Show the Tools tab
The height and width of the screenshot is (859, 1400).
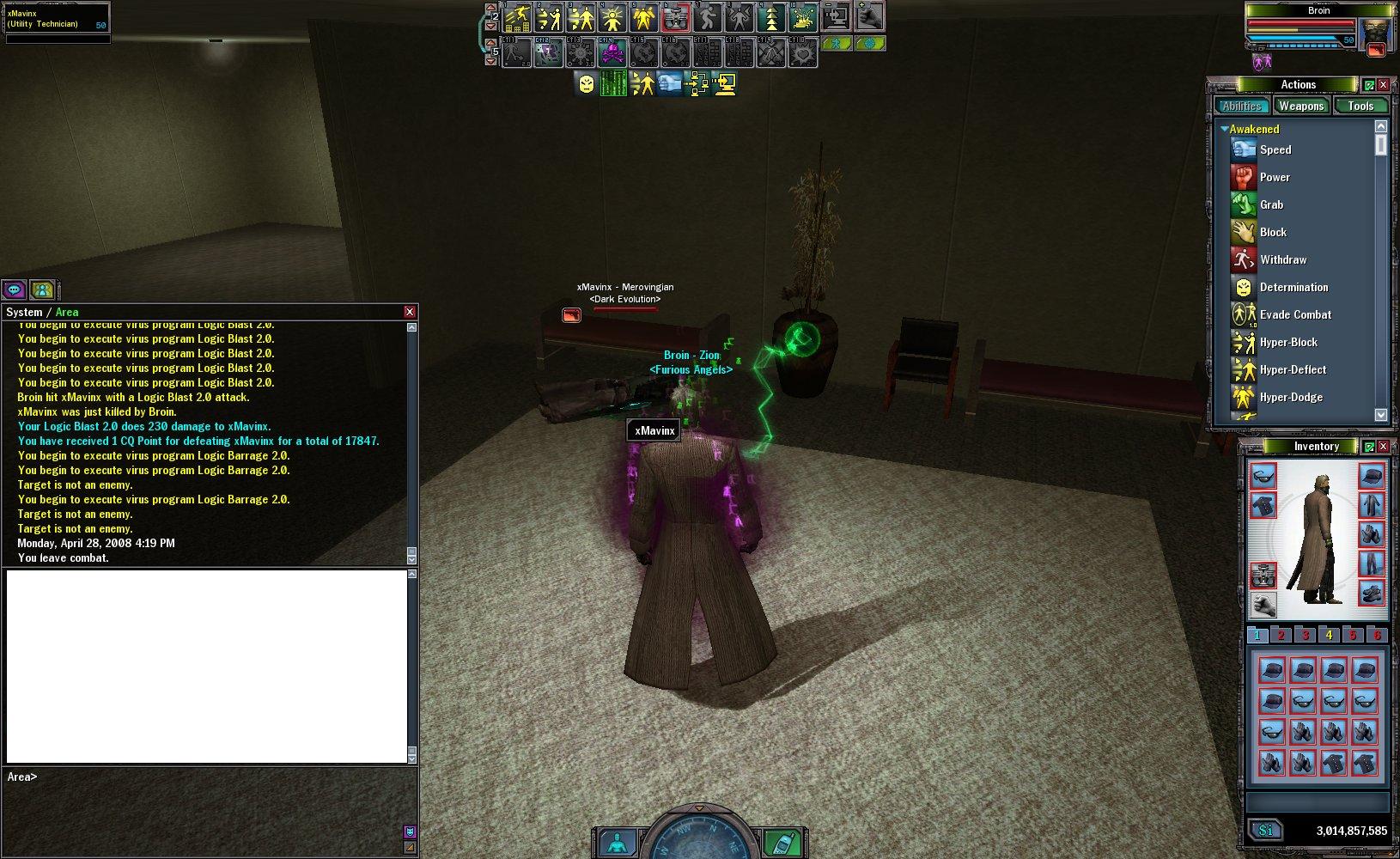click(1360, 106)
